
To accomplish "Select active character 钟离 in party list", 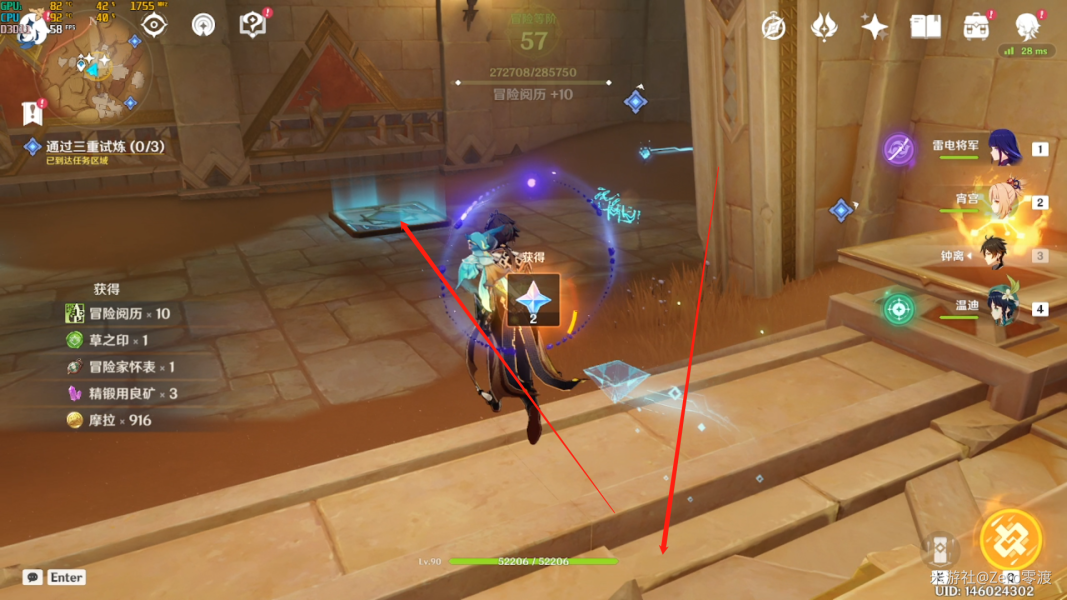I will pyautogui.click(x=996, y=255).
